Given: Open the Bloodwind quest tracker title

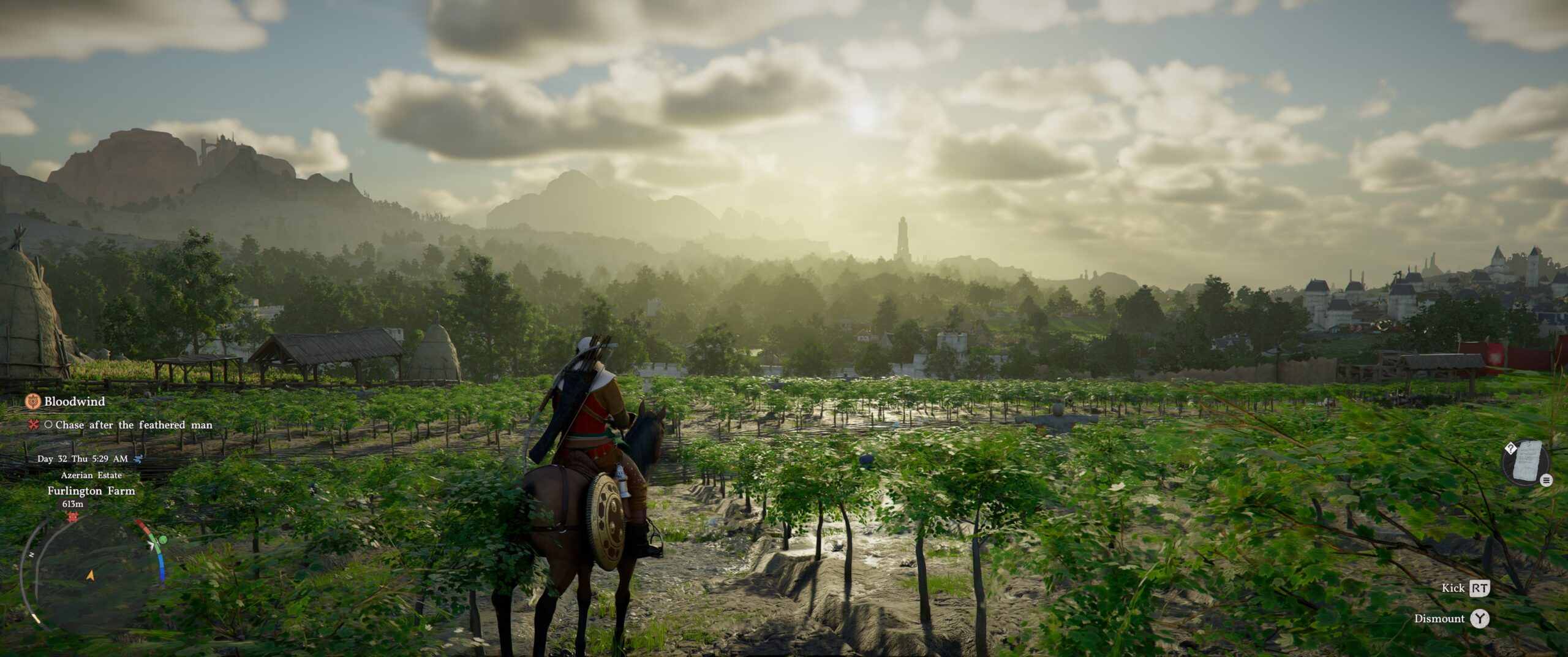Looking at the screenshot, I should (74, 401).
